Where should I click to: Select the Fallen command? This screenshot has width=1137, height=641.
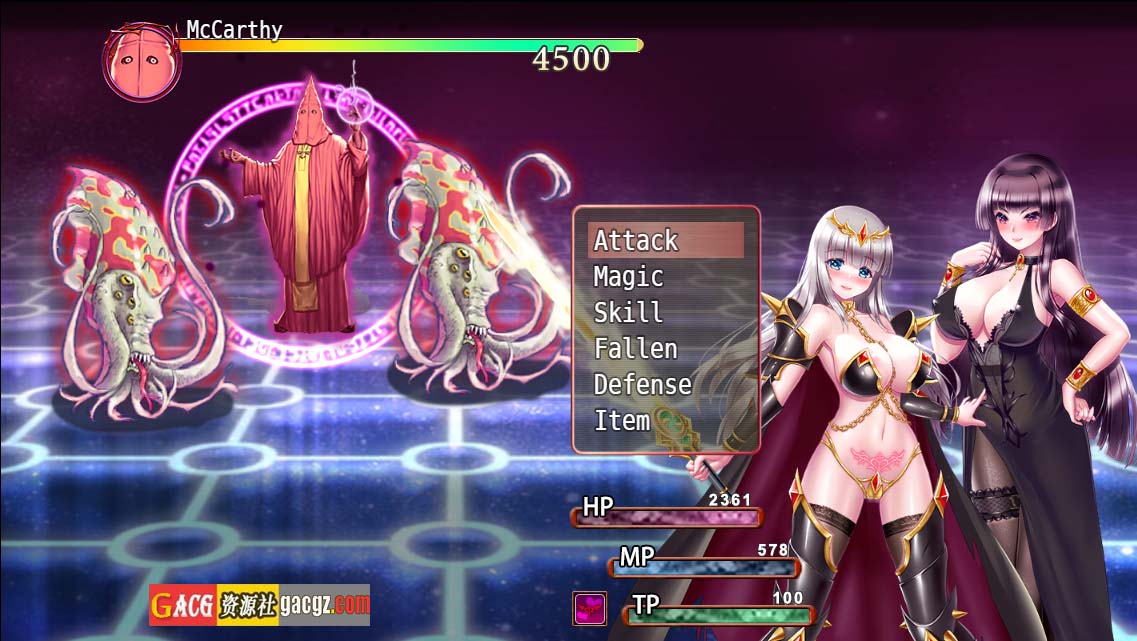tap(636, 349)
